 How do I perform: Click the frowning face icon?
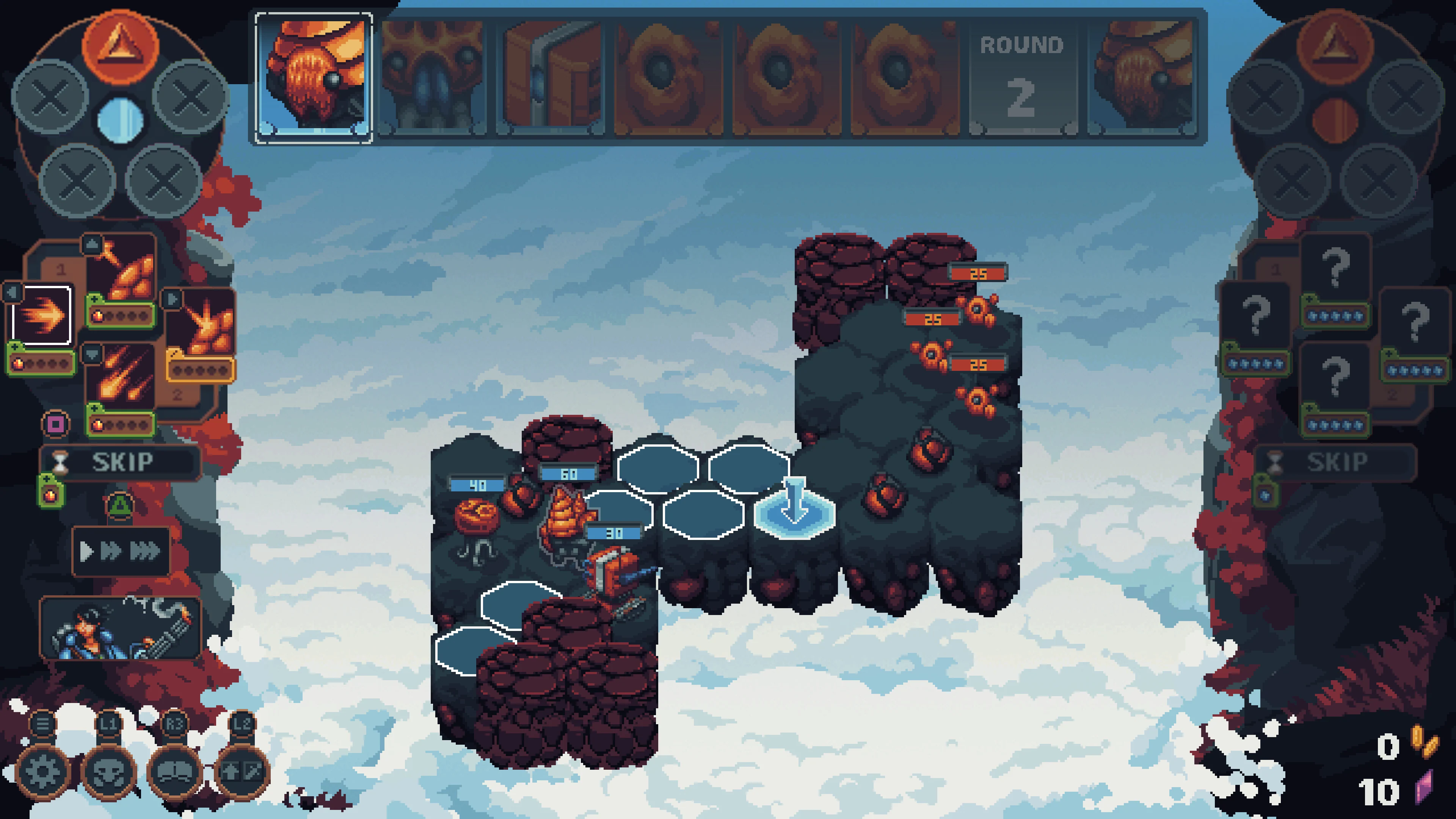175,773
